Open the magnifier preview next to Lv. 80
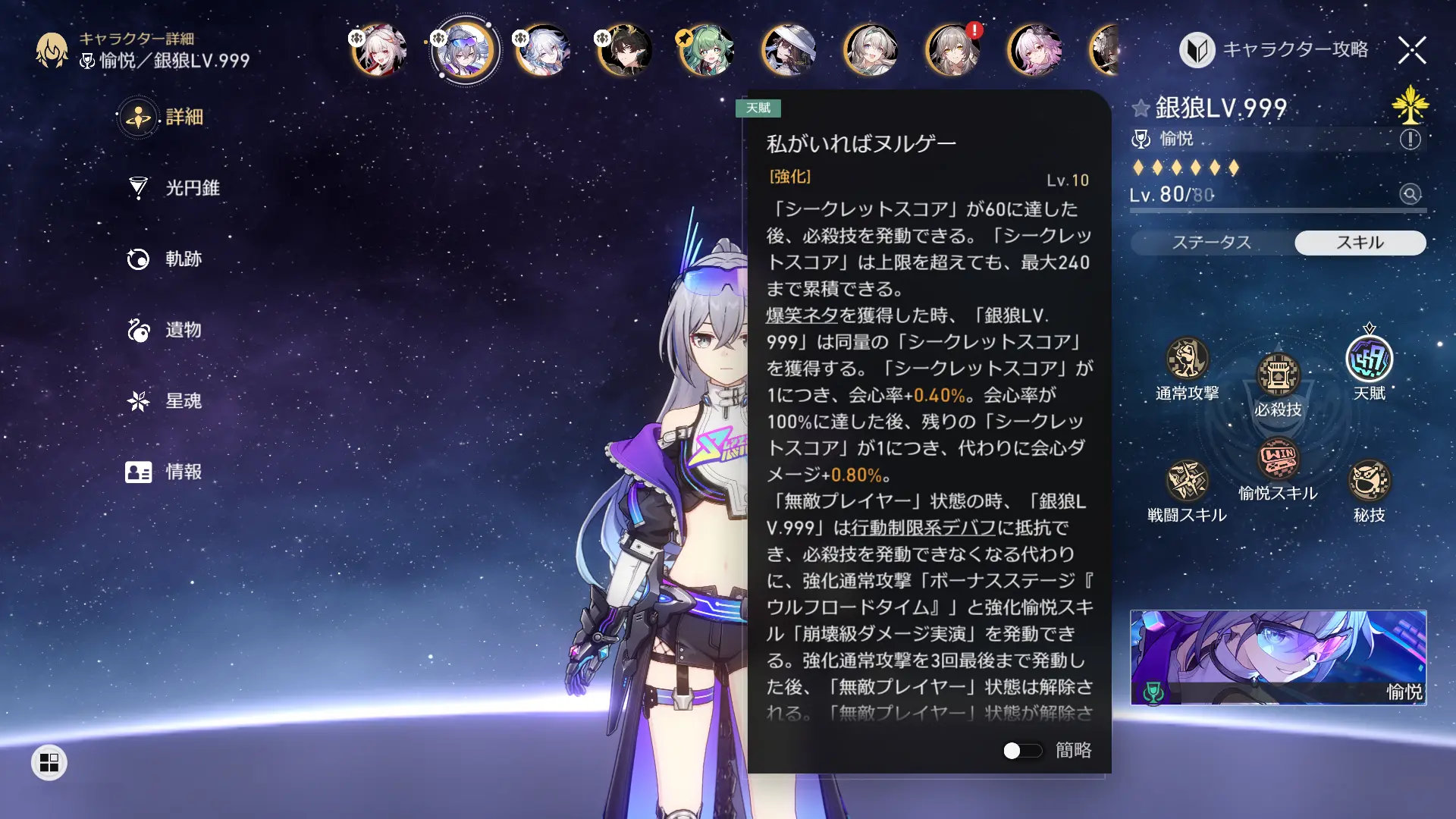The width and height of the screenshot is (1456, 819). (1410, 196)
